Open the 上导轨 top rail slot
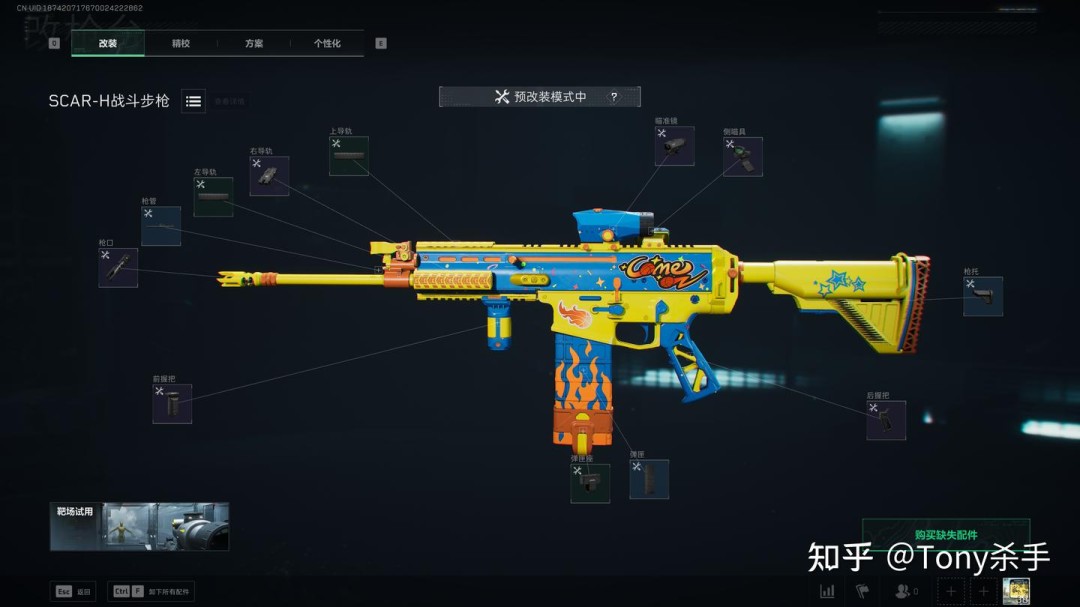The height and width of the screenshot is (607, 1080). tap(349, 156)
